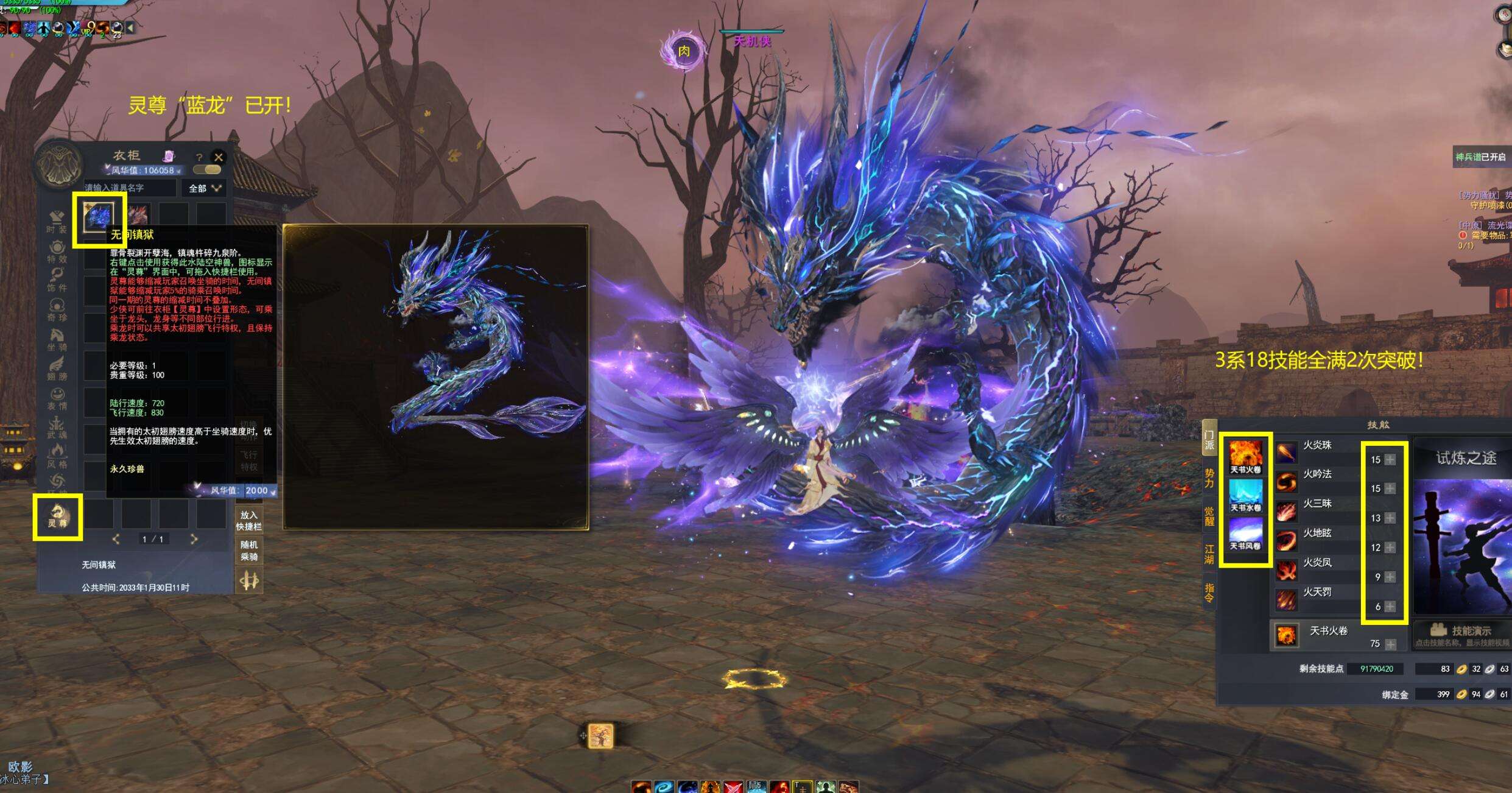The width and height of the screenshot is (1512, 793).
Task: Switch to the 灵尊 wardrobe tab
Action: pyautogui.click(x=57, y=516)
